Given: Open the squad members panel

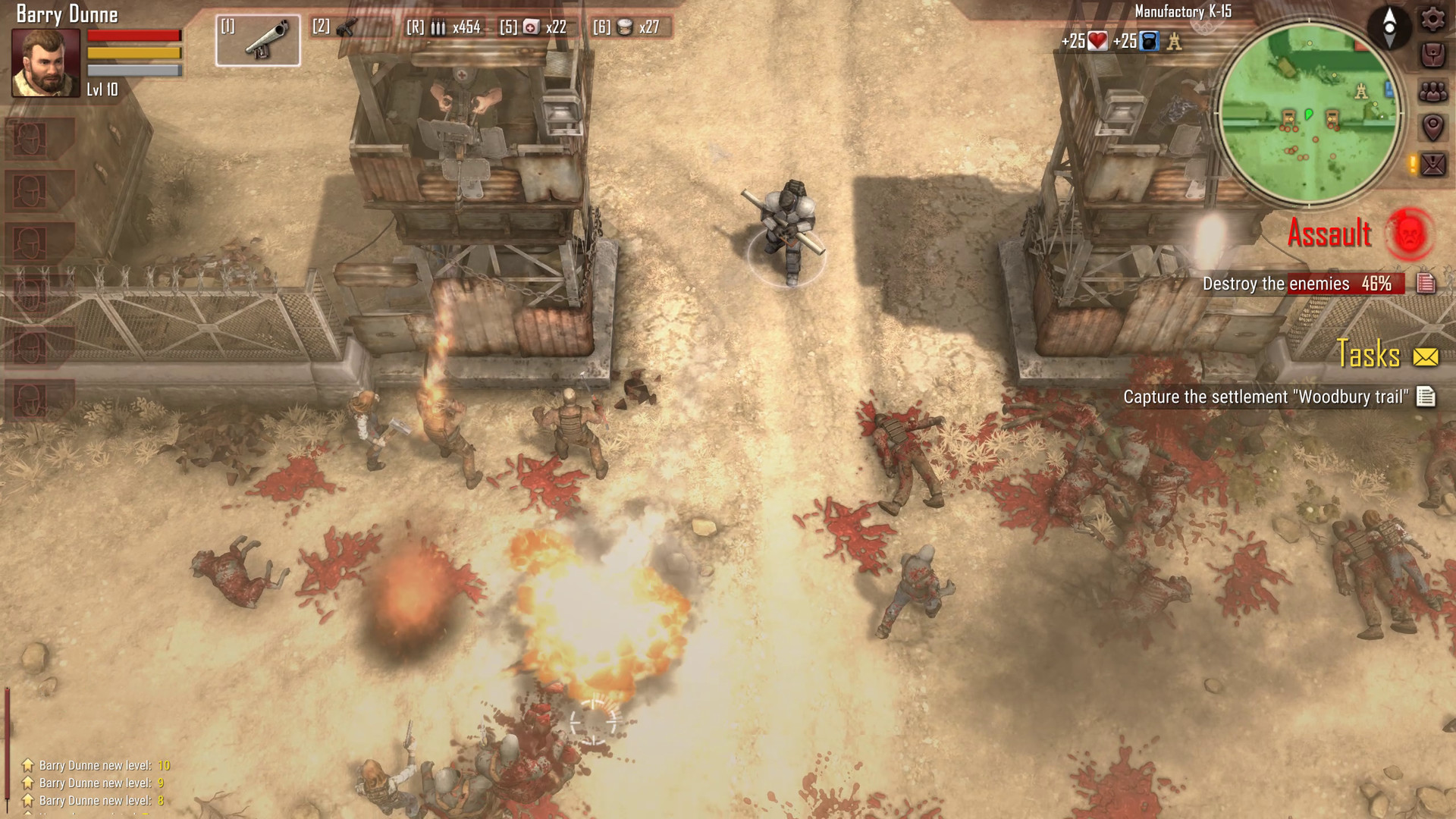Looking at the screenshot, I should click(1432, 90).
